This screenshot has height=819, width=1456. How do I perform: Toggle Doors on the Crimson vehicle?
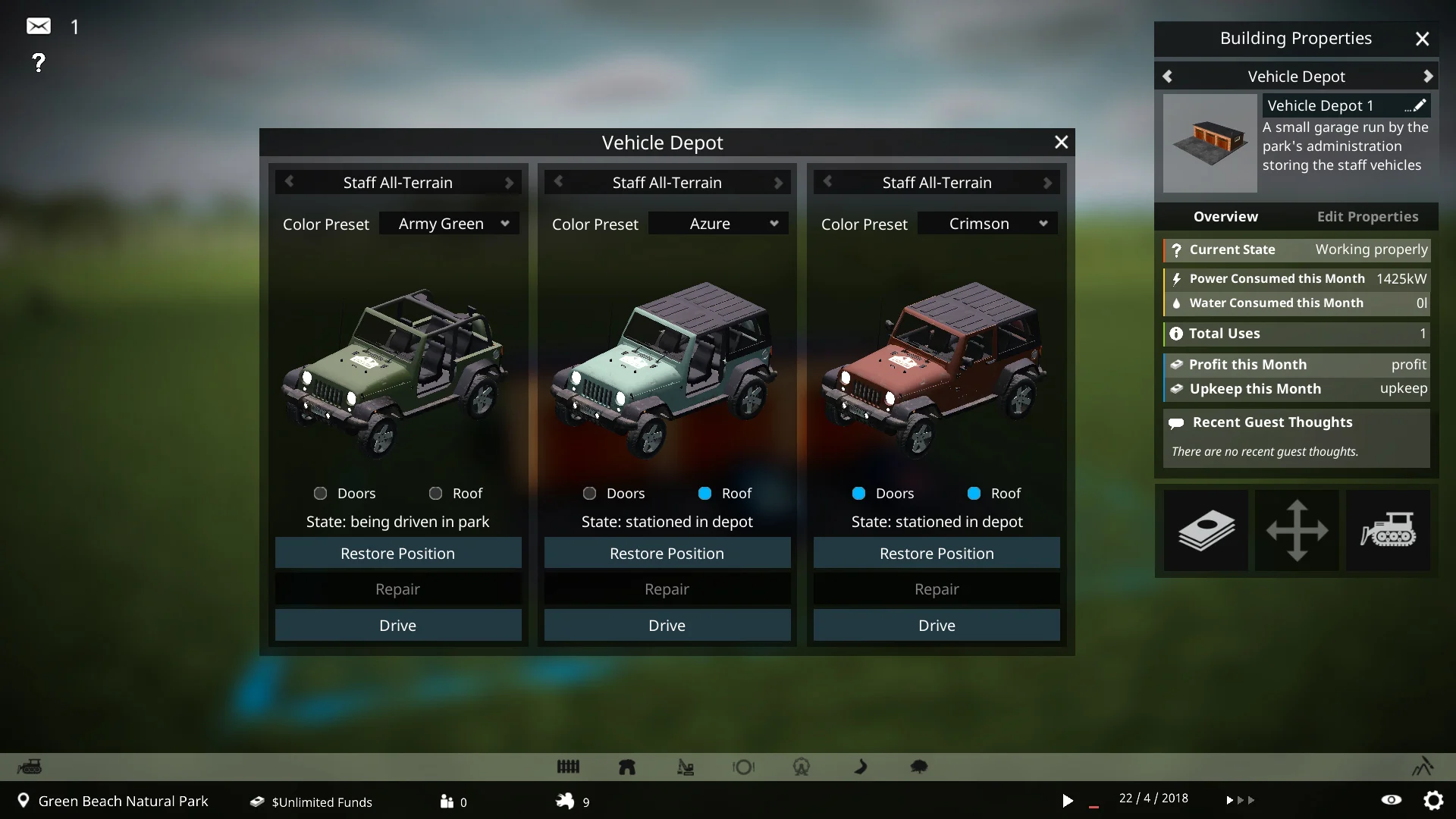tap(859, 494)
